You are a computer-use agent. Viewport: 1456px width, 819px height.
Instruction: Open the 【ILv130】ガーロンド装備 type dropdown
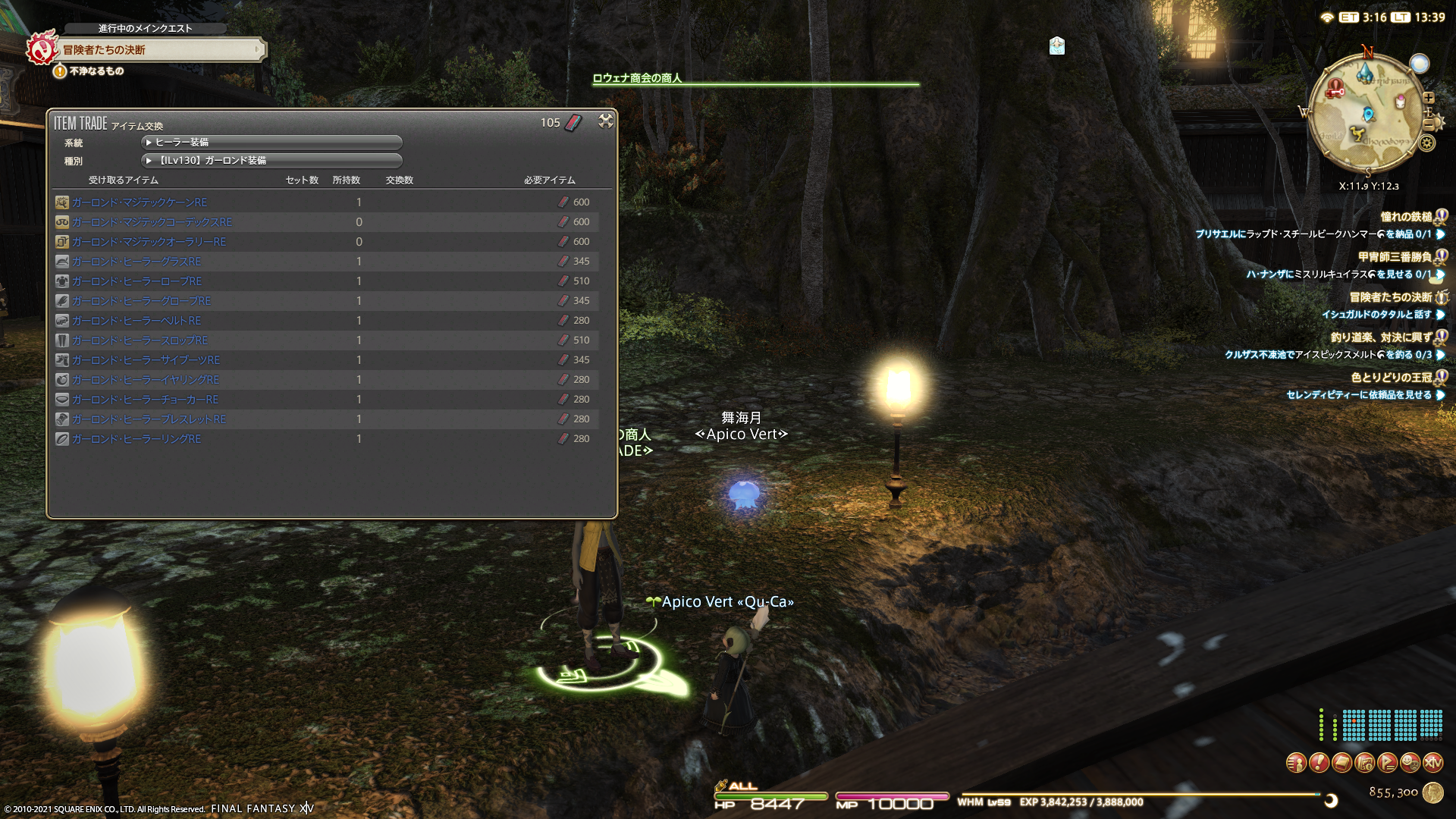(271, 161)
